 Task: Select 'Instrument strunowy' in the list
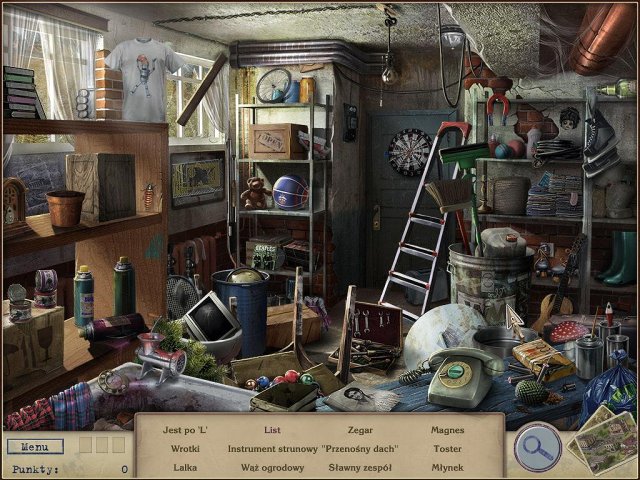[x=272, y=449]
